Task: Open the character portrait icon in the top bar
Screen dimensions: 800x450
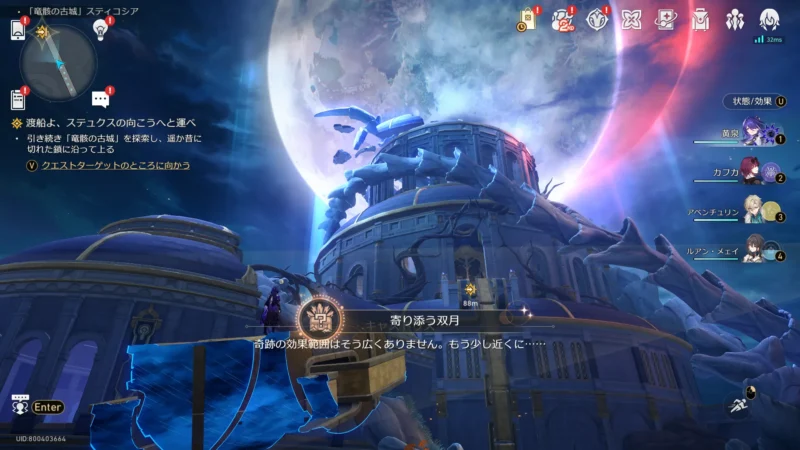Action: 769,19
